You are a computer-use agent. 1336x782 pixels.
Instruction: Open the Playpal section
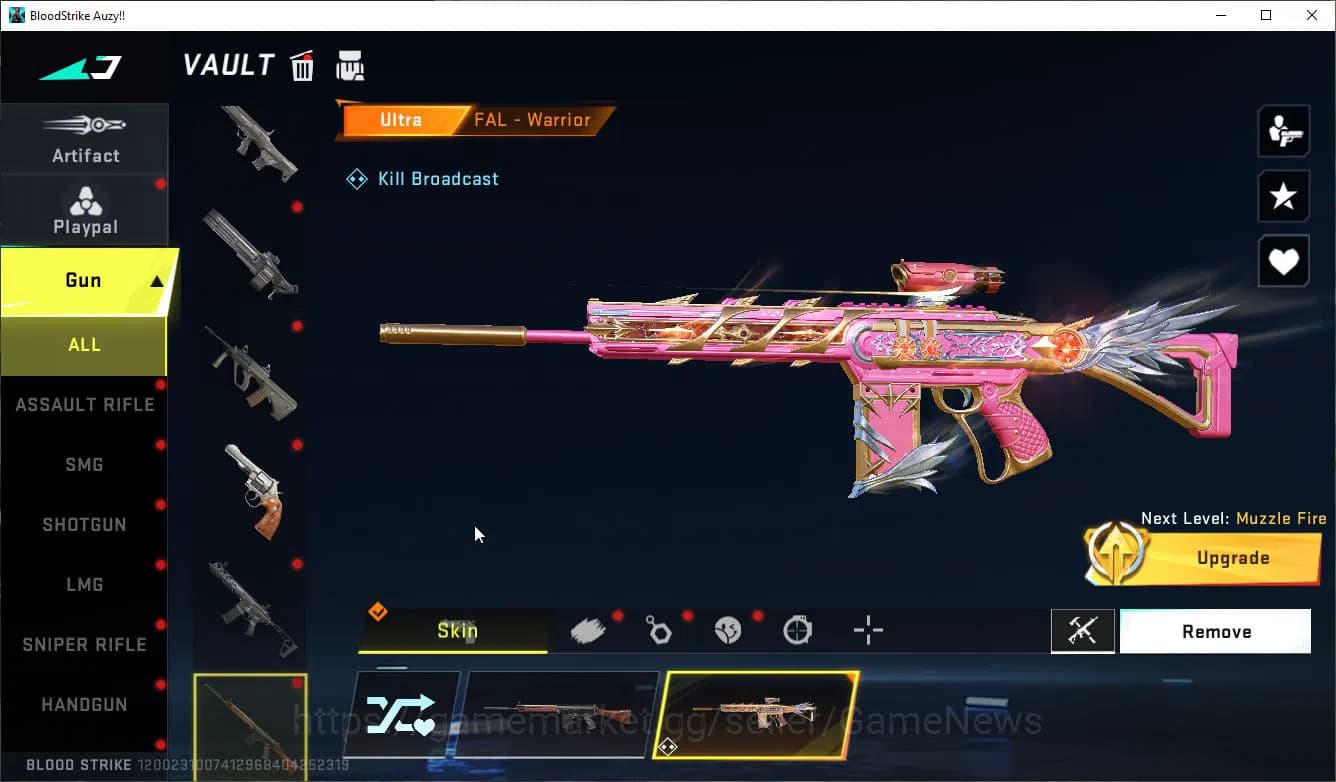(85, 210)
